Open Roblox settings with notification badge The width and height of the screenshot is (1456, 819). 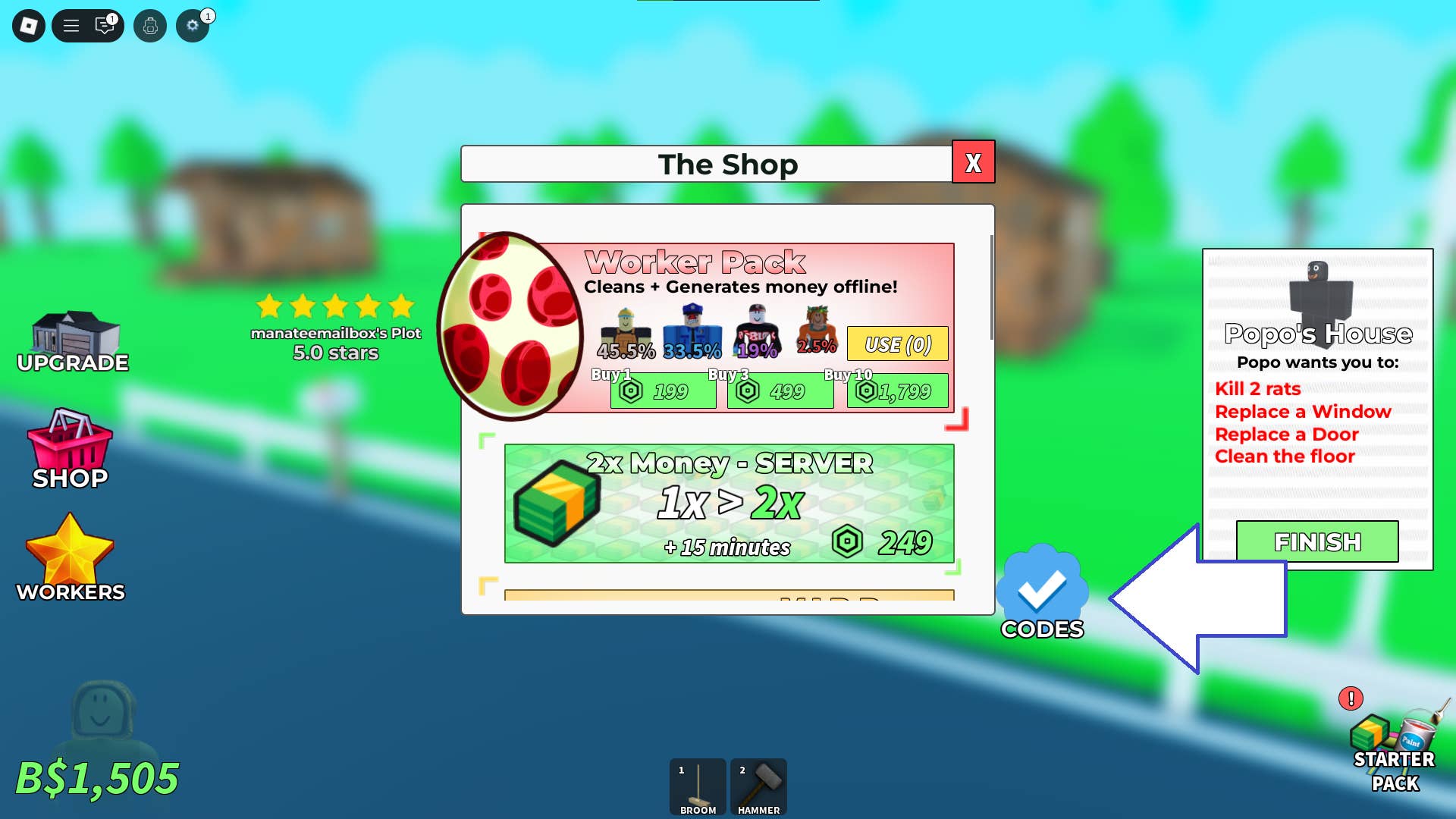point(192,25)
